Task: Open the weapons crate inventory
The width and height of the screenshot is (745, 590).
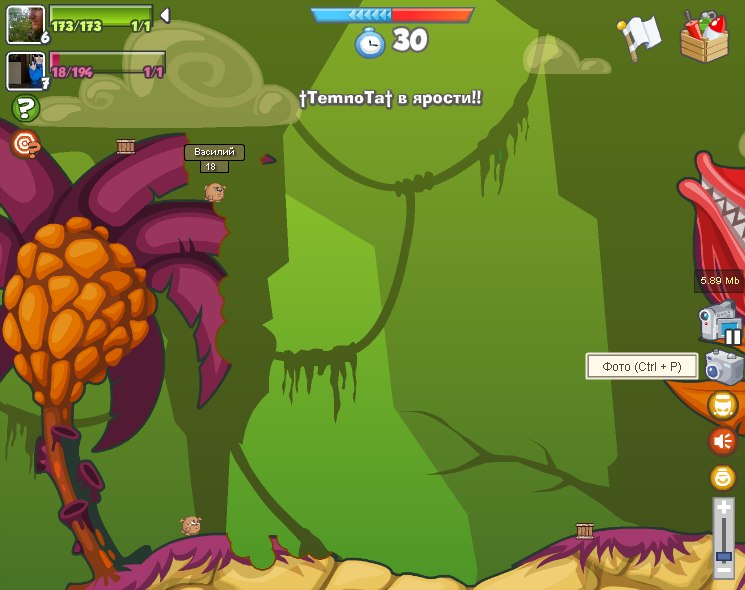Action: [704, 38]
